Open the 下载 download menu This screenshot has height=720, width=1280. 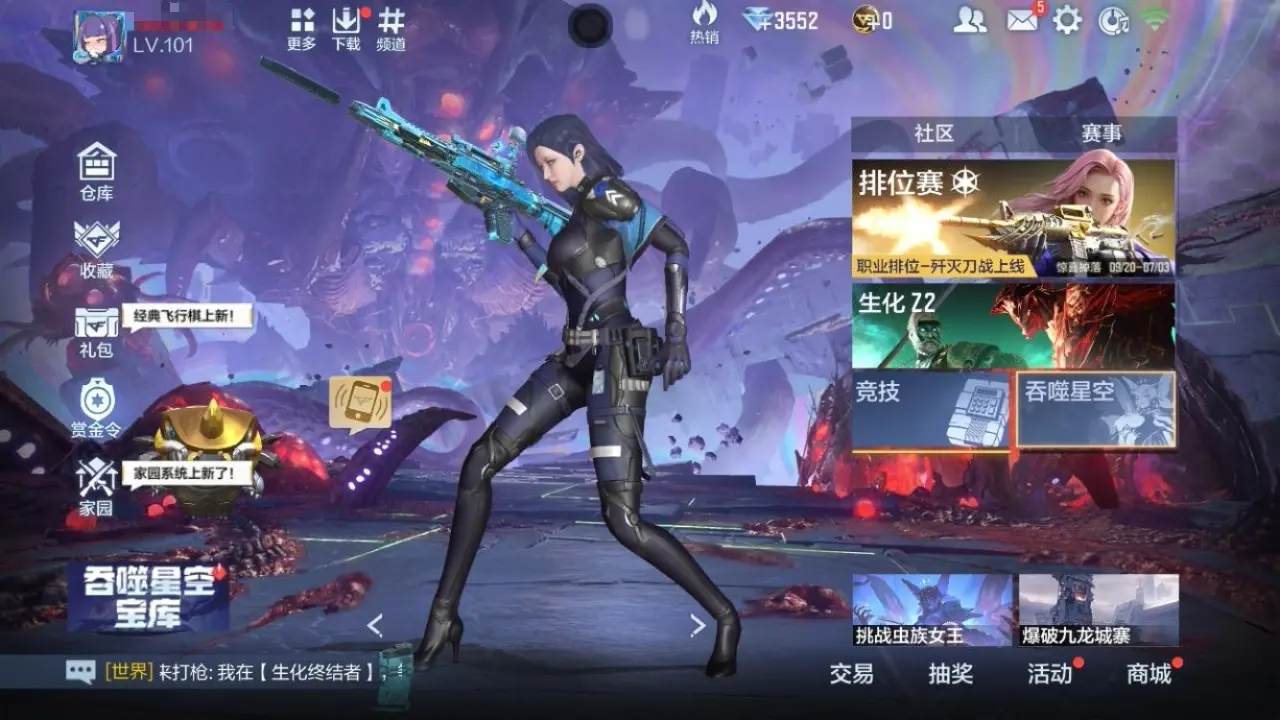tap(346, 29)
